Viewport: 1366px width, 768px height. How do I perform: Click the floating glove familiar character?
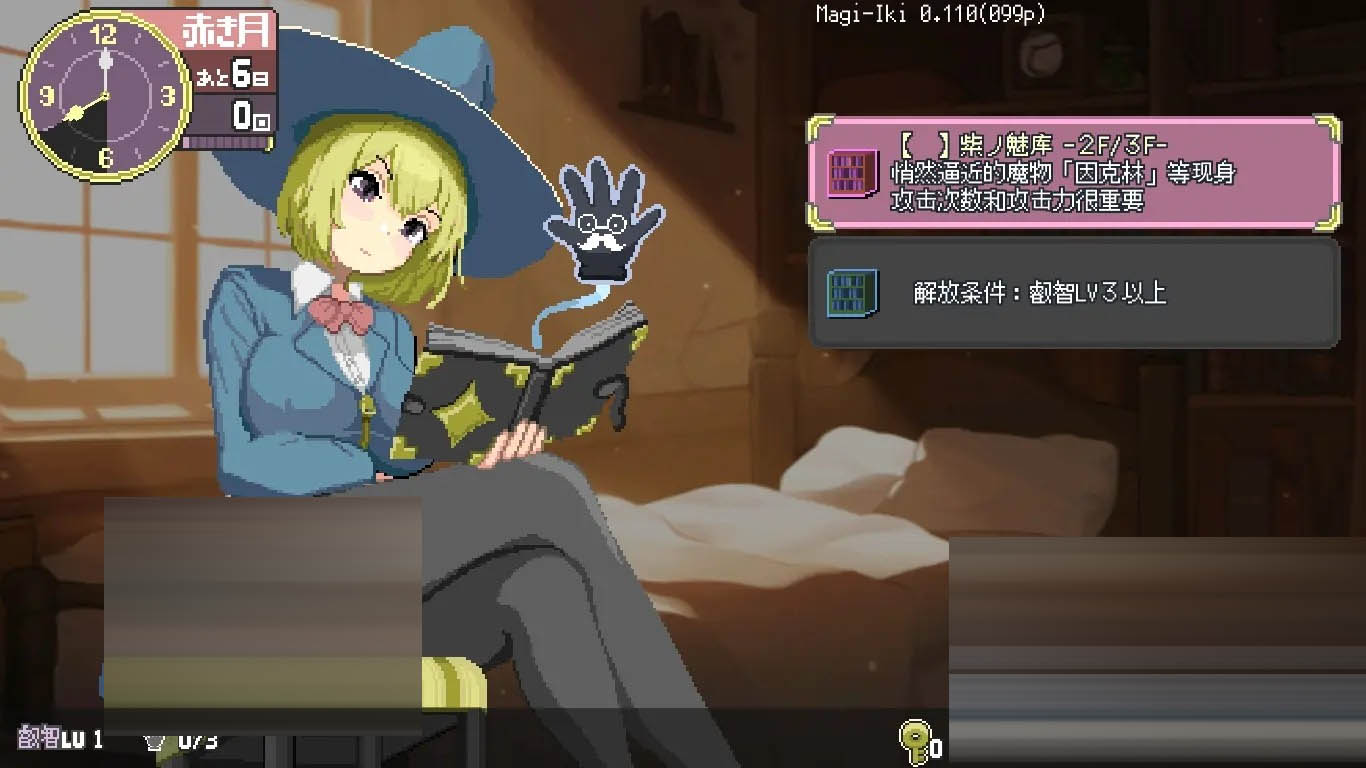[x=600, y=230]
